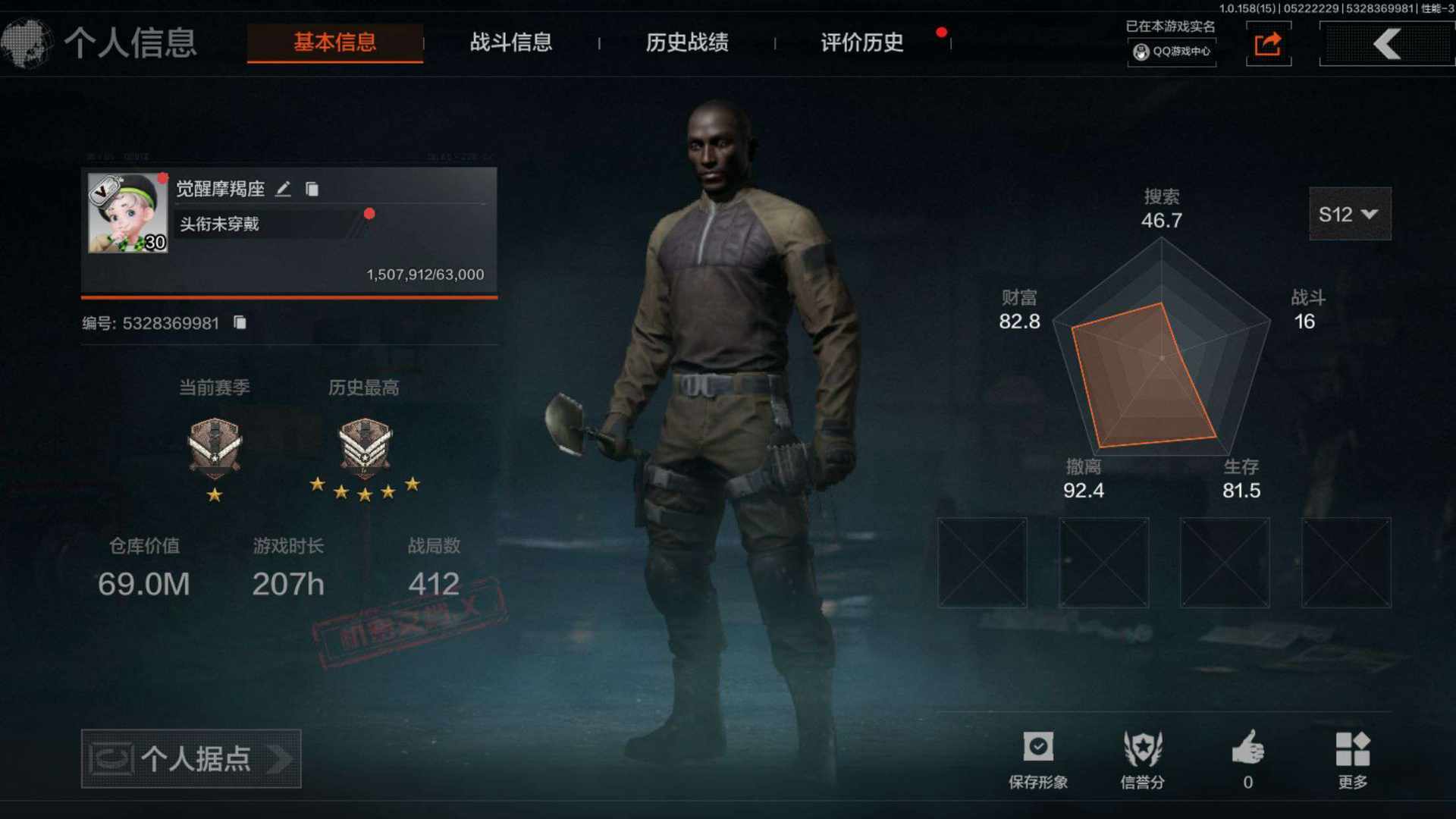Copy the player nickname
The image size is (1456, 819).
click(x=312, y=189)
